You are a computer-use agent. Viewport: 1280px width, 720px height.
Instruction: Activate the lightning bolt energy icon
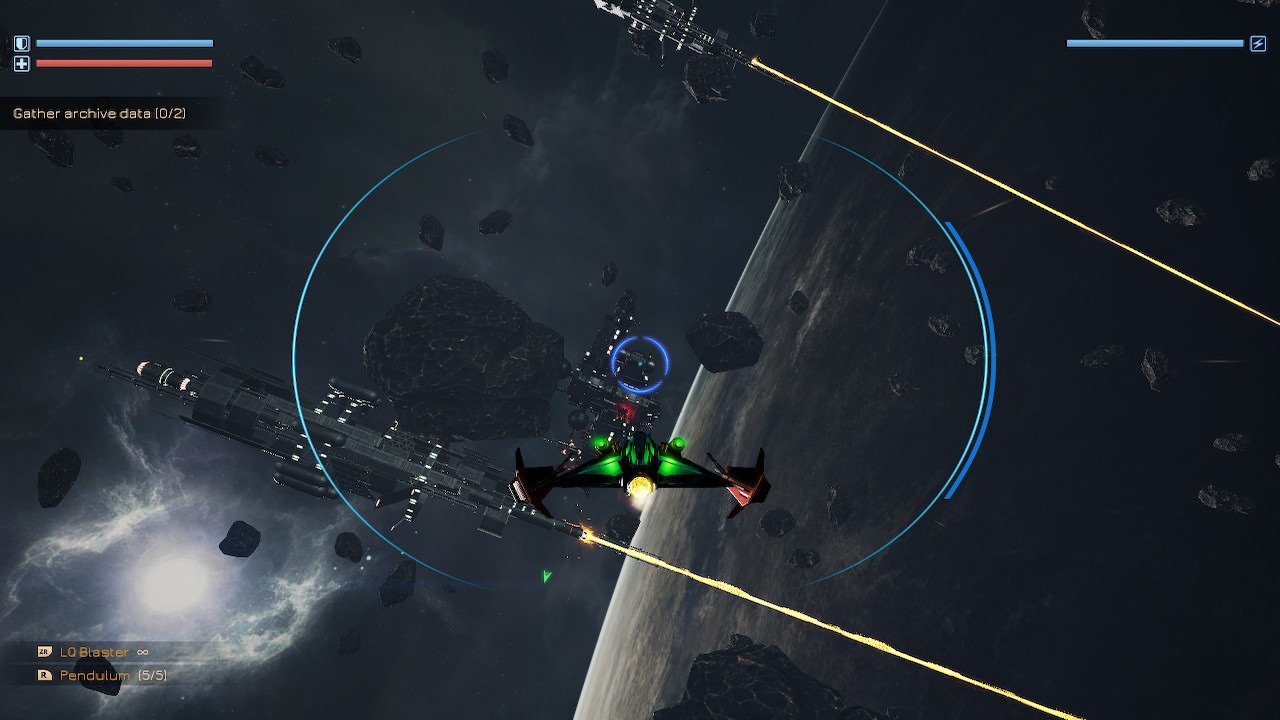click(1258, 44)
